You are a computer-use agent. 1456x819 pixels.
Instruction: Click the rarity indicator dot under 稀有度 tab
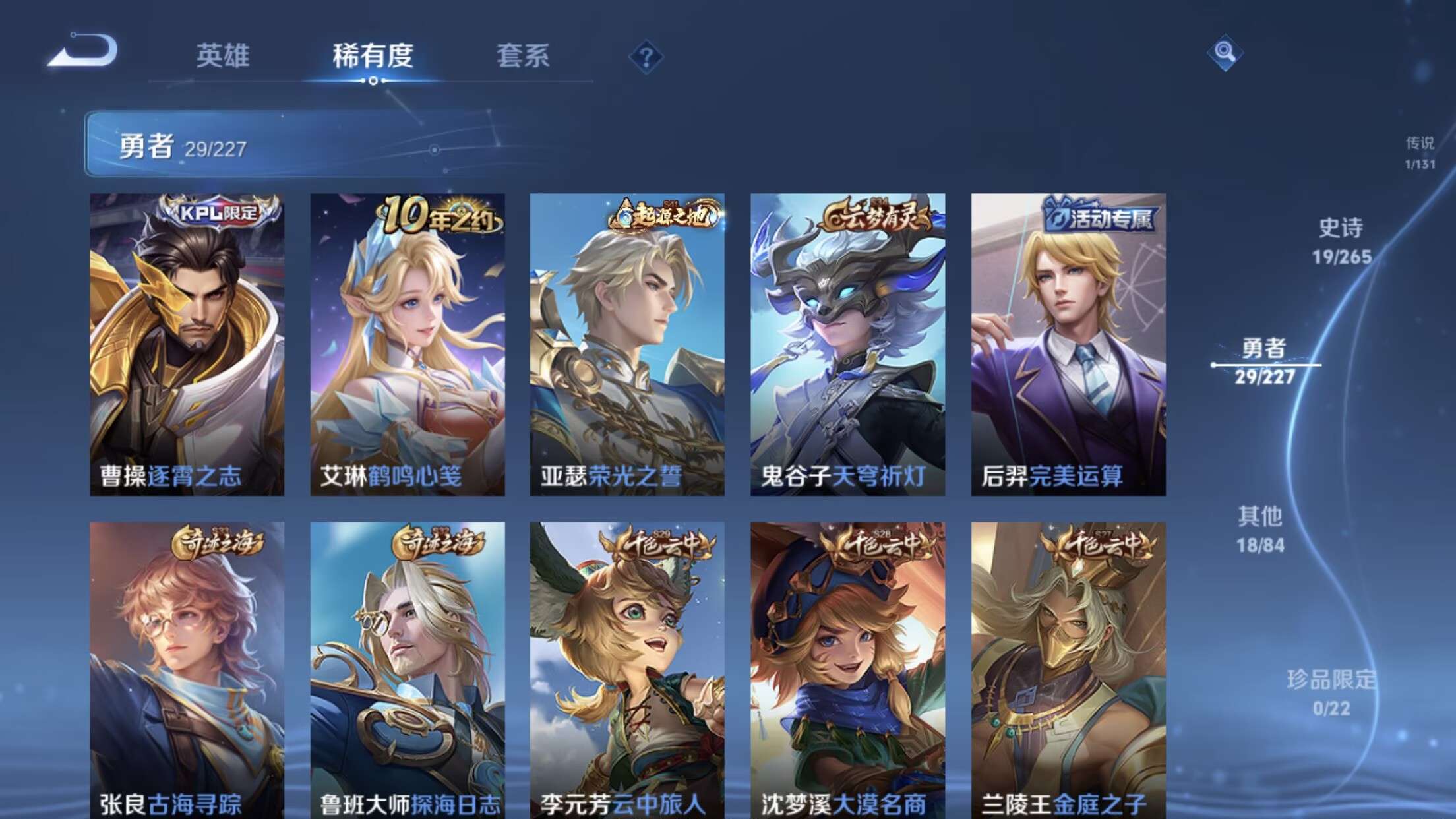point(374,82)
